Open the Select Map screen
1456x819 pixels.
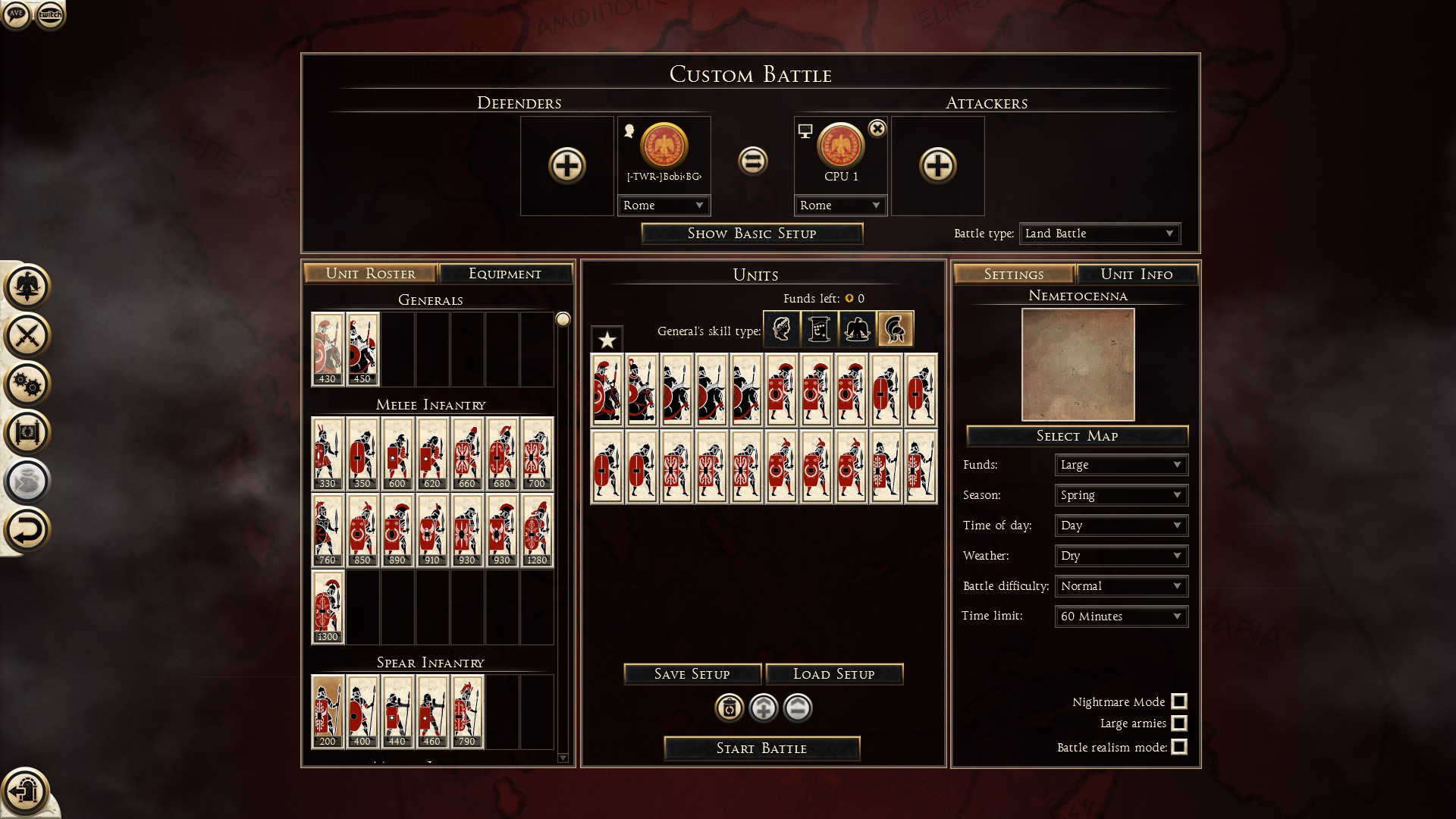click(1077, 436)
